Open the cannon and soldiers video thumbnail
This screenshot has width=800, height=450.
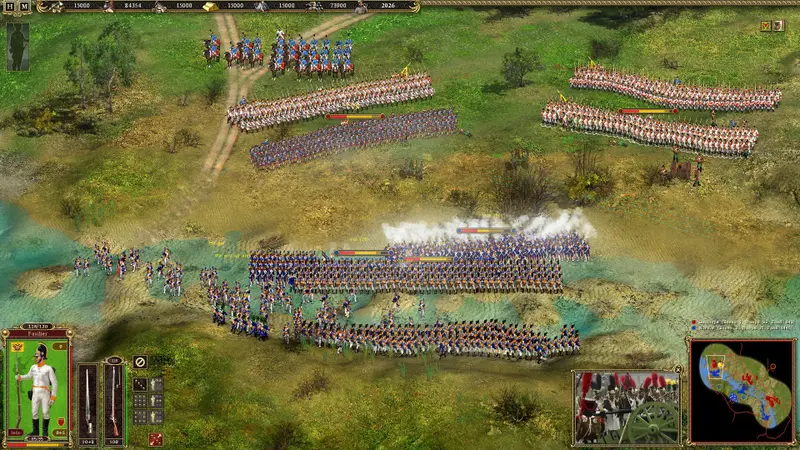627,407
